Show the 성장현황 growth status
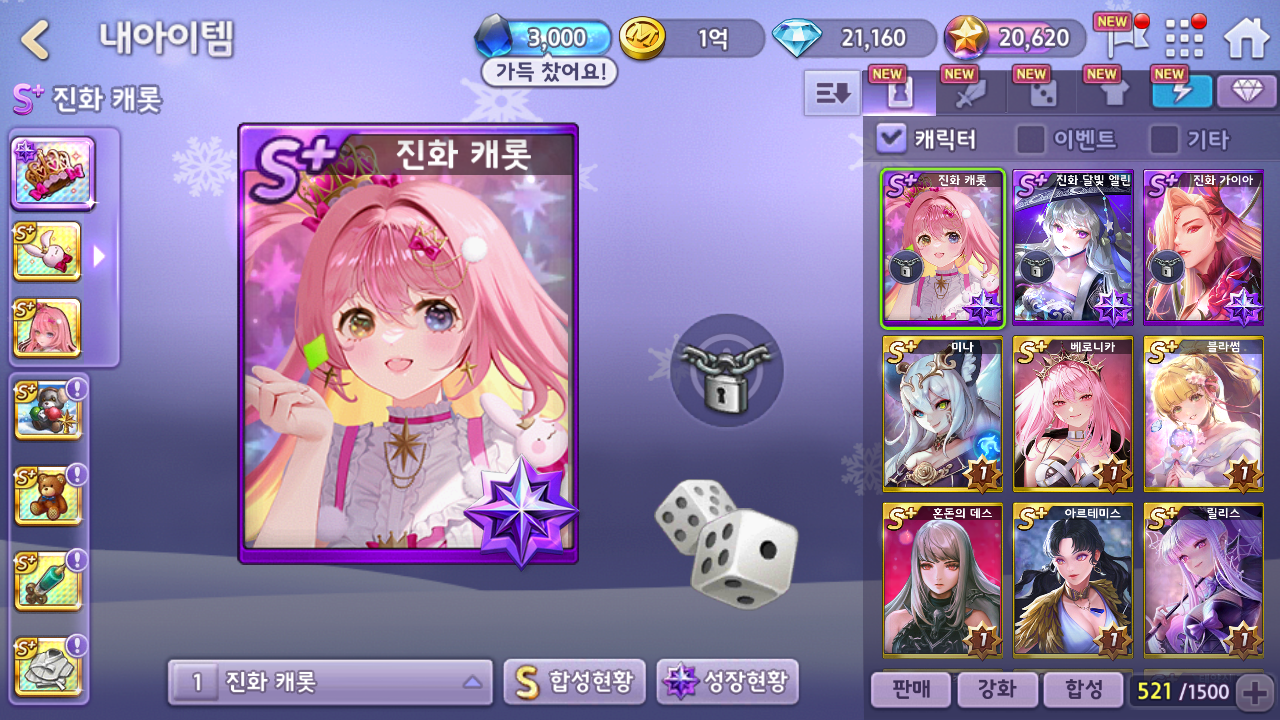Screen dimensions: 1280x720 point(727,682)
